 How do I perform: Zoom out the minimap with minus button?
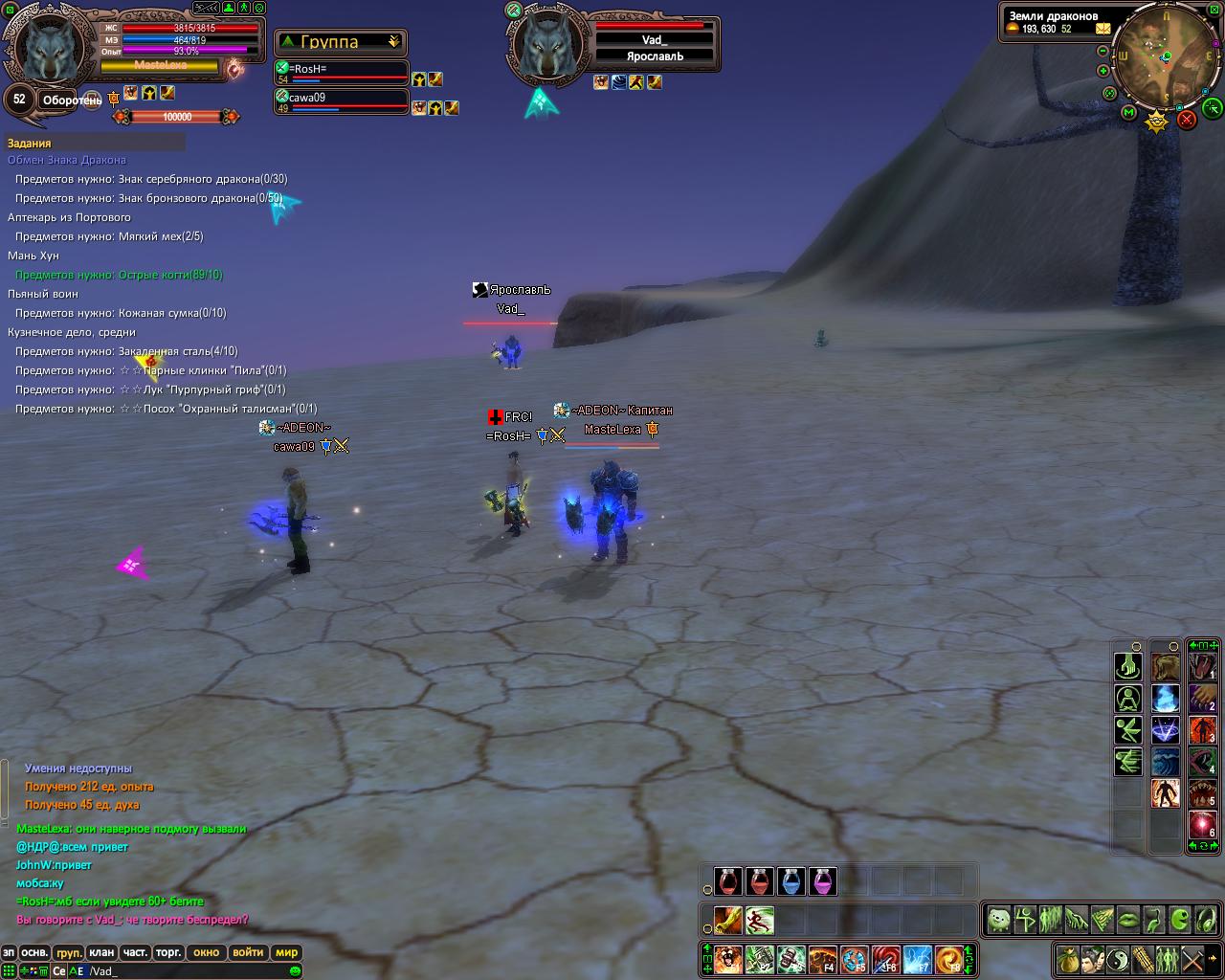(x=1103, y=51)
